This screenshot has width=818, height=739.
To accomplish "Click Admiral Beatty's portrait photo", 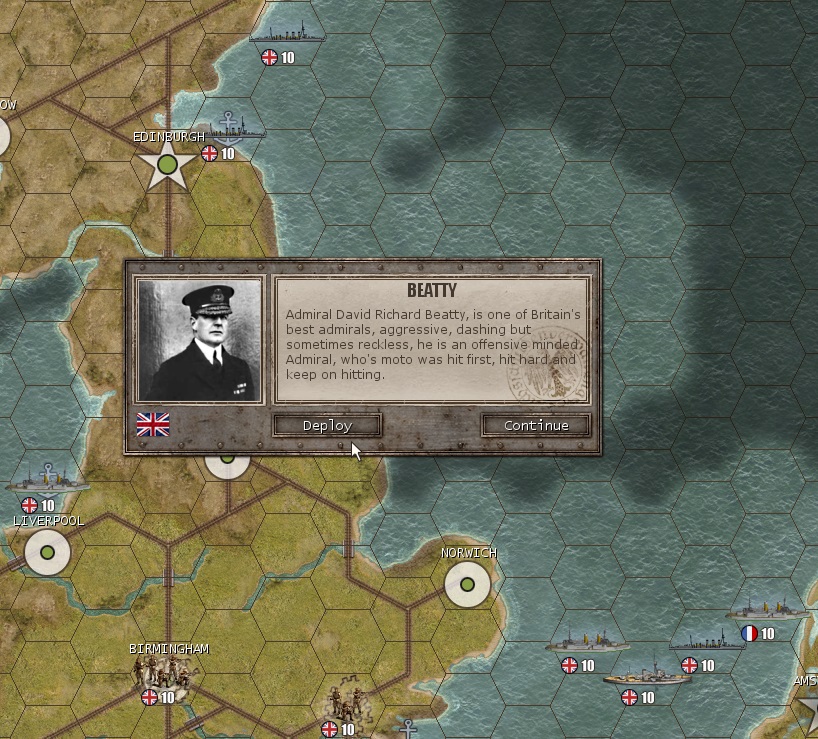I will [x=199, y=341].
